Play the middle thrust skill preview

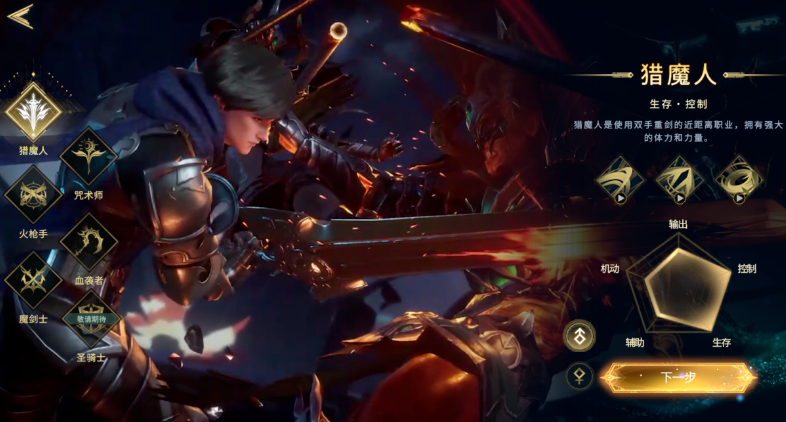pyautogui.click(x=679, y=180)
